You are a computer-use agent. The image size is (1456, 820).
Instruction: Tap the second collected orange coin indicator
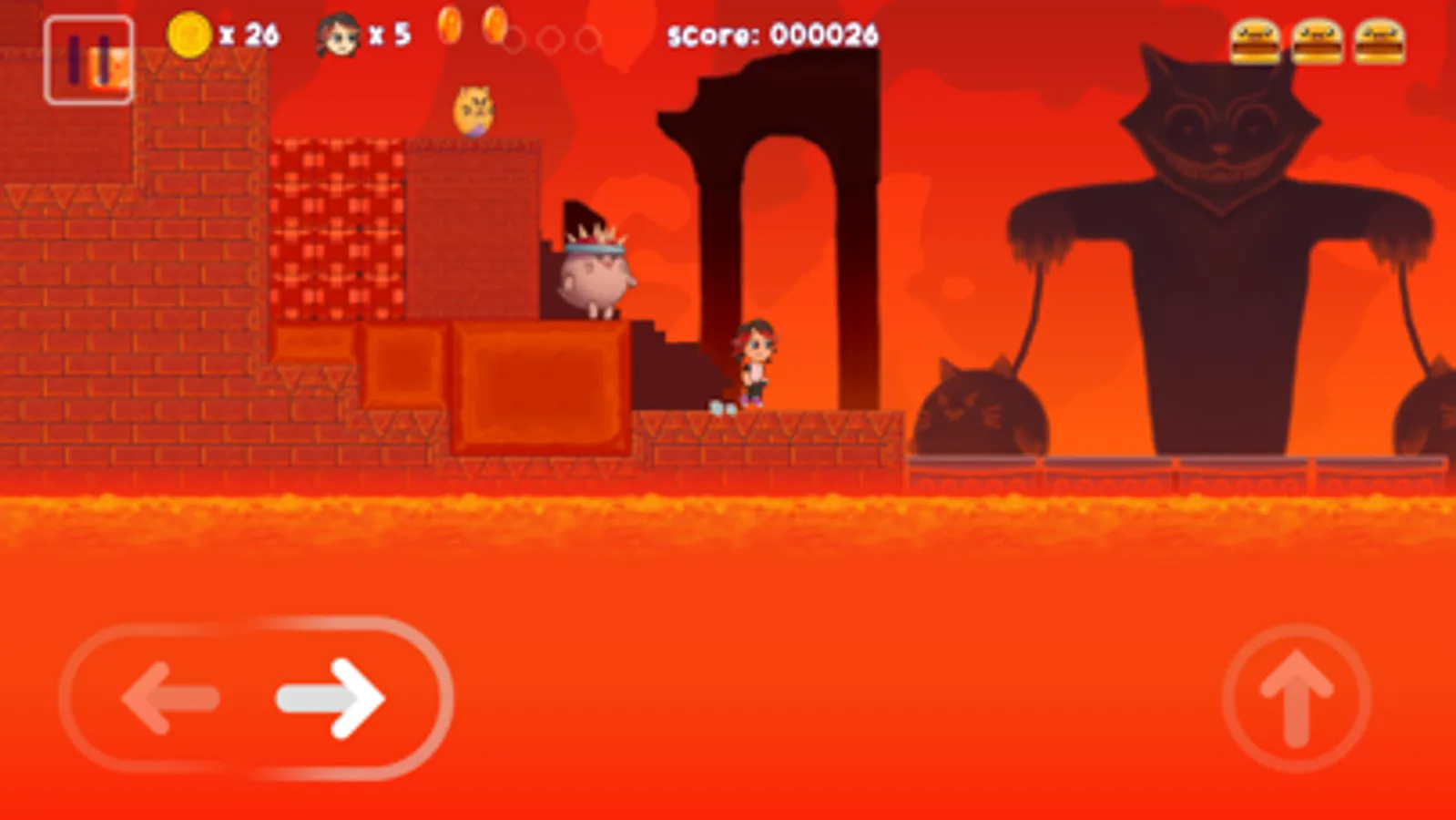pos(496,29)
